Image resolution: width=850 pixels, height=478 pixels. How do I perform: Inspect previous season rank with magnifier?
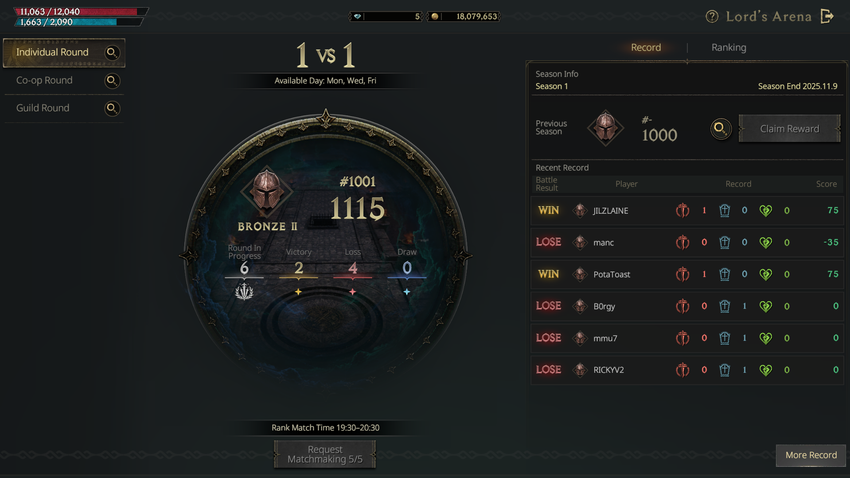pyautogui.click(x=720, y=129)
